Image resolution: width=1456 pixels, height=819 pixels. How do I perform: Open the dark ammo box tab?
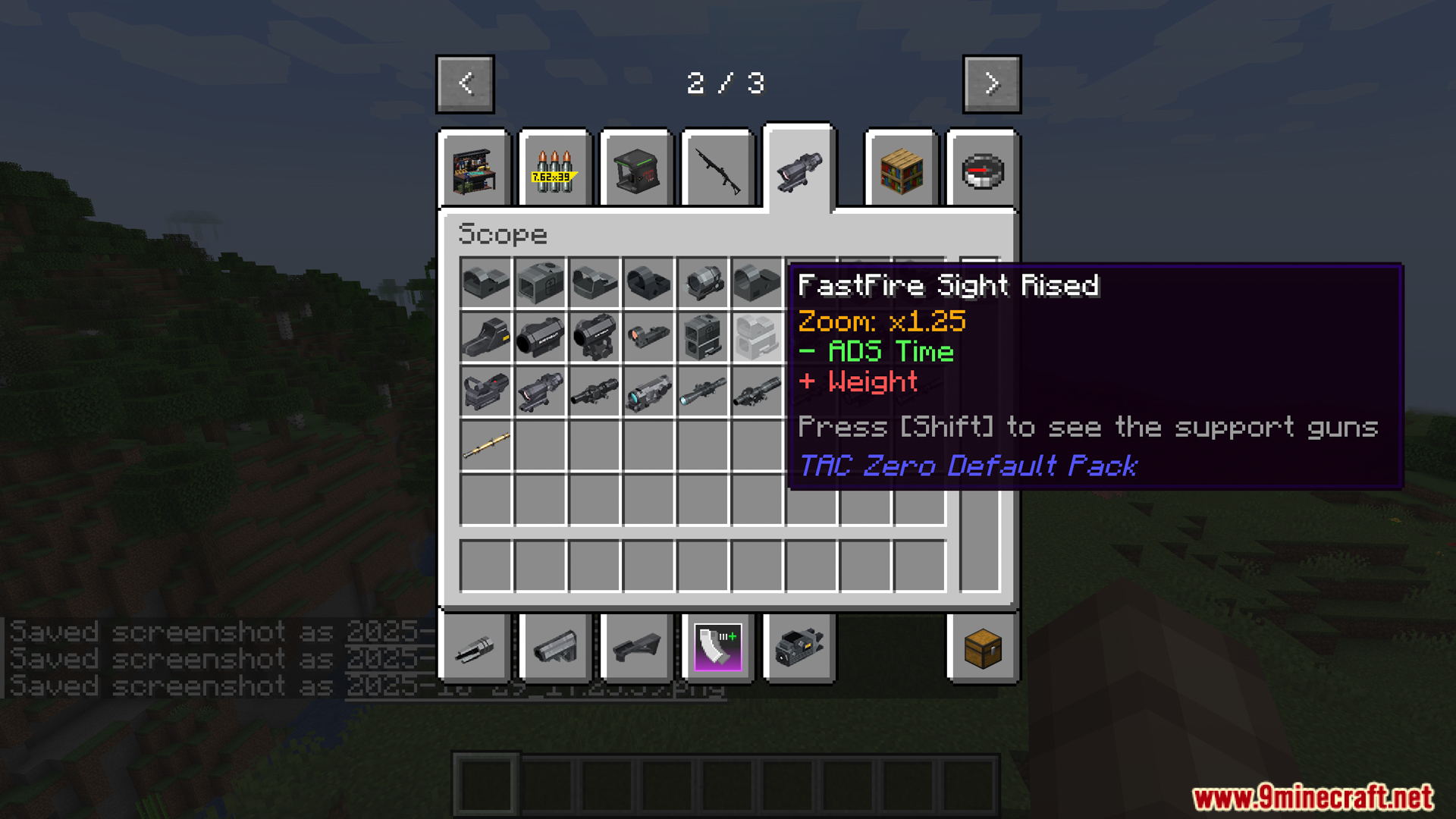click(x=636, y=171)
